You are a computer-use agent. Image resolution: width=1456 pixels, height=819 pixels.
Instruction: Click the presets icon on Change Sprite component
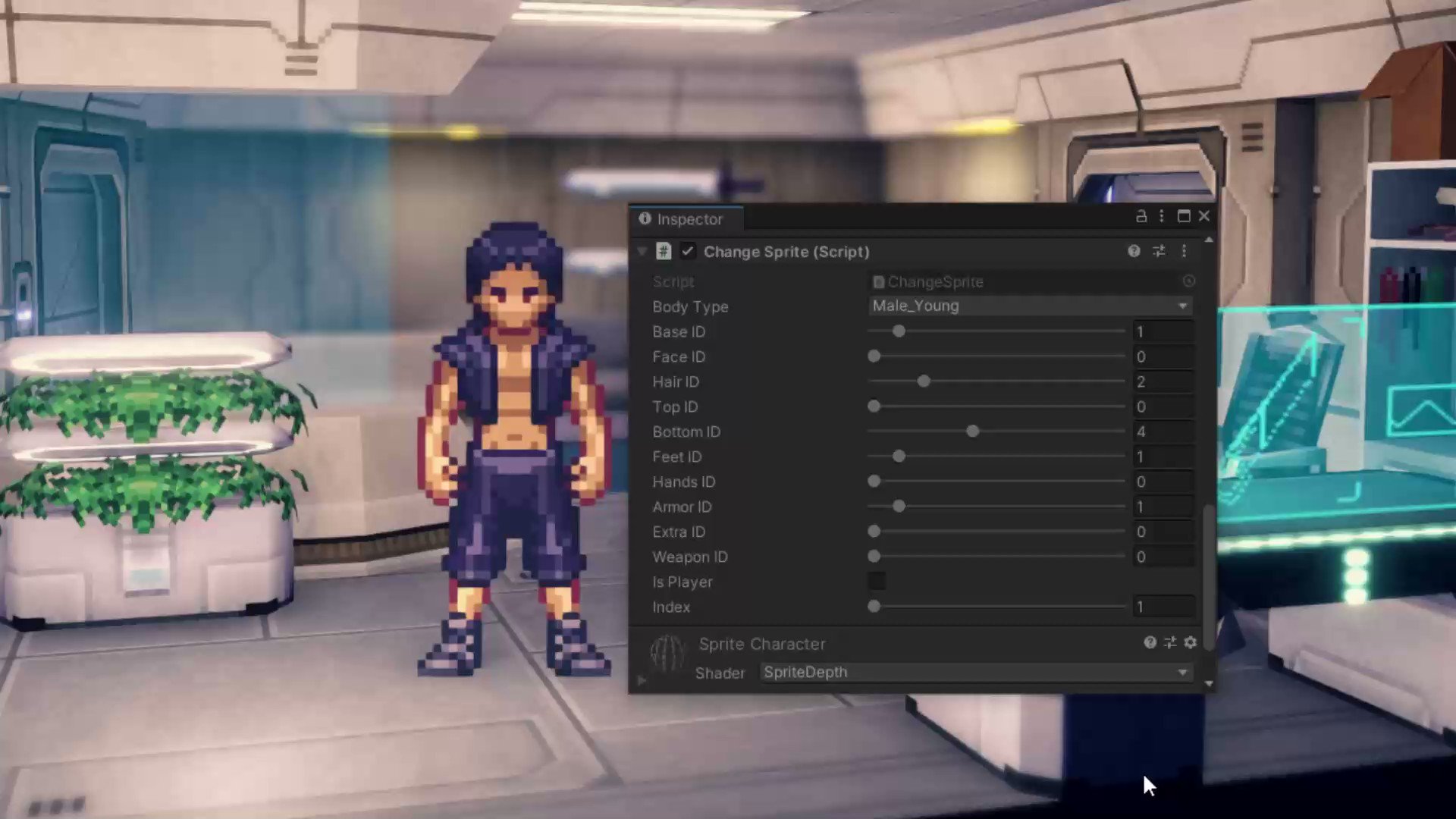point(1158,251)
